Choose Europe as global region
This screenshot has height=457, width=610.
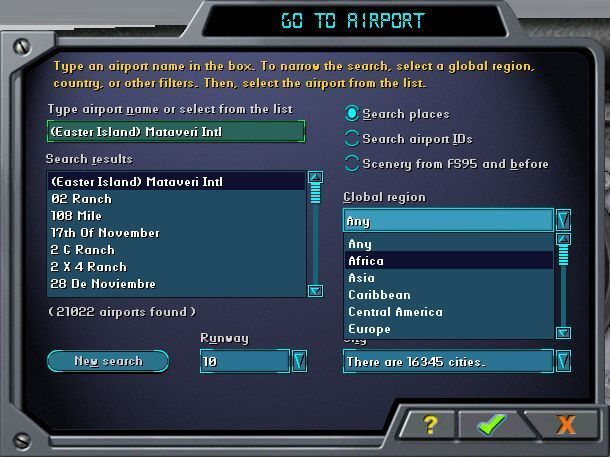click(369, 329)
